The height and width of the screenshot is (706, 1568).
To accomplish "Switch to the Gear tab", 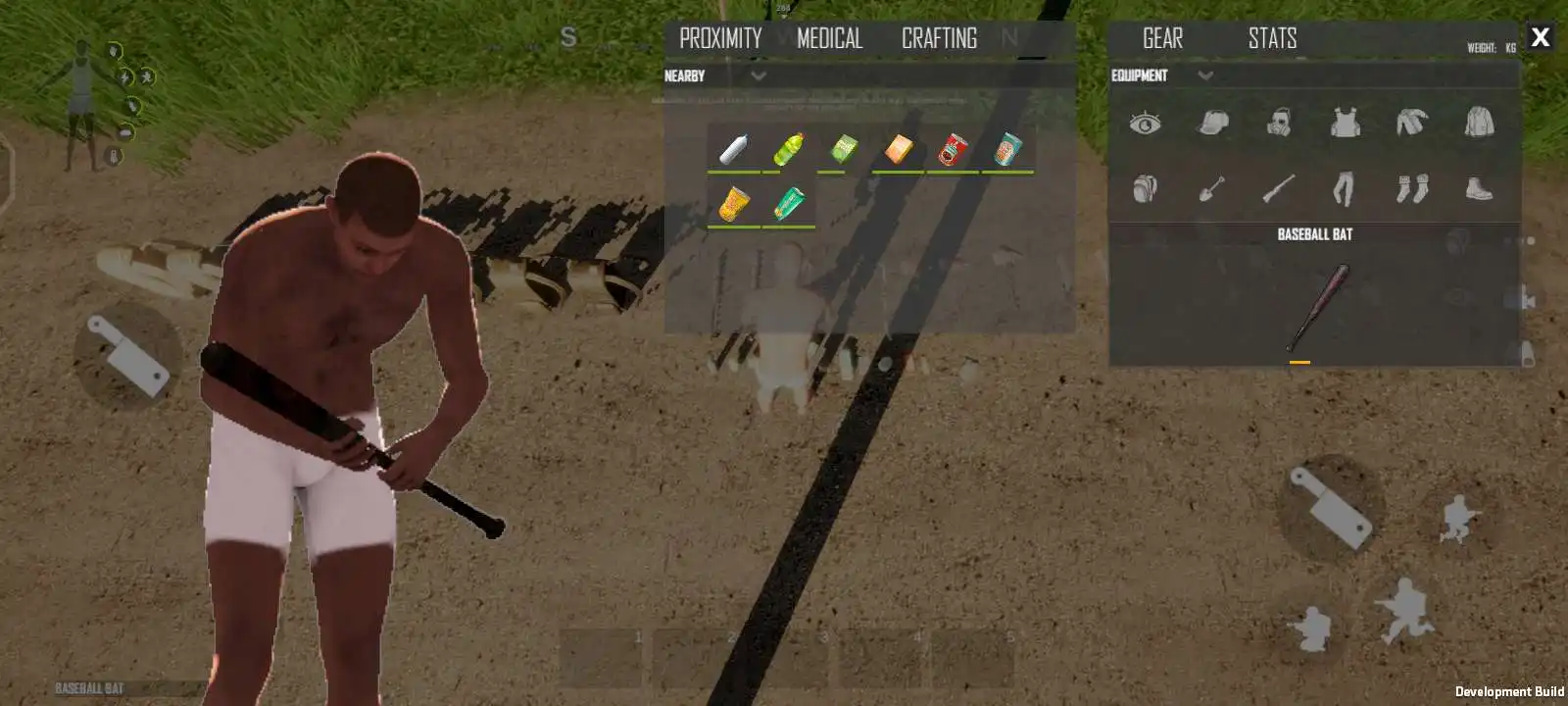I will tap(1162, 38).
